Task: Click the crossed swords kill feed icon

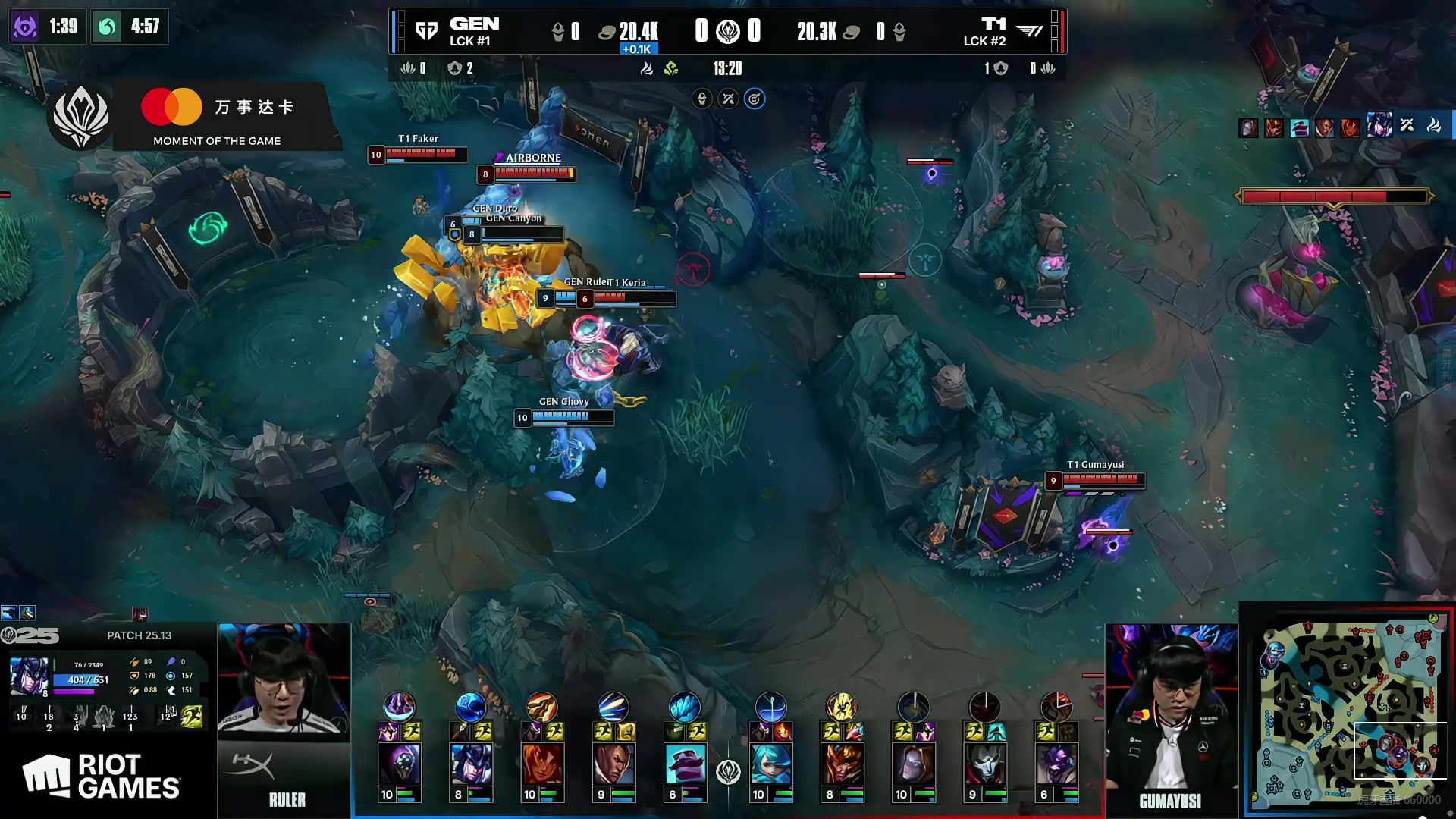Action: (x=1407, y=125)
